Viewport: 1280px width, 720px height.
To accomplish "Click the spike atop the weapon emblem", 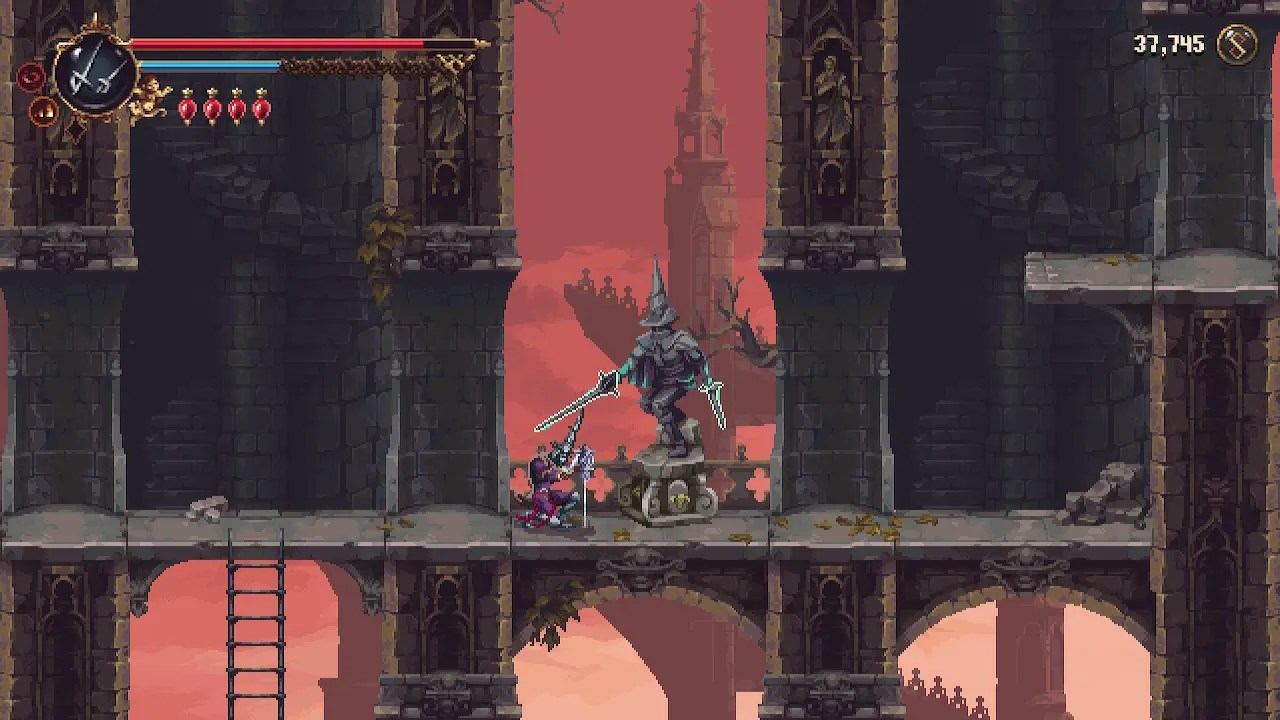I will [x=96, y=16].
